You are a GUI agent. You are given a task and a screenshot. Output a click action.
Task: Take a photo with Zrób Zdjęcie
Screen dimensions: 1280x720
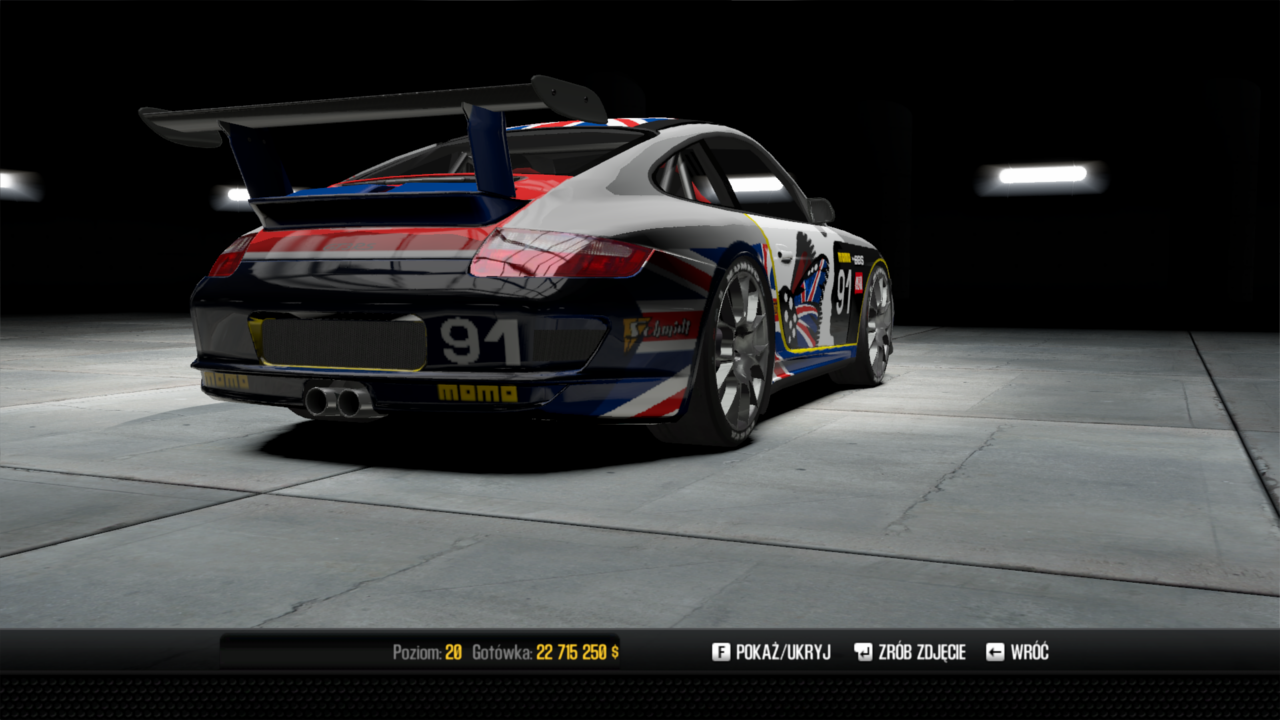(910, 652)
